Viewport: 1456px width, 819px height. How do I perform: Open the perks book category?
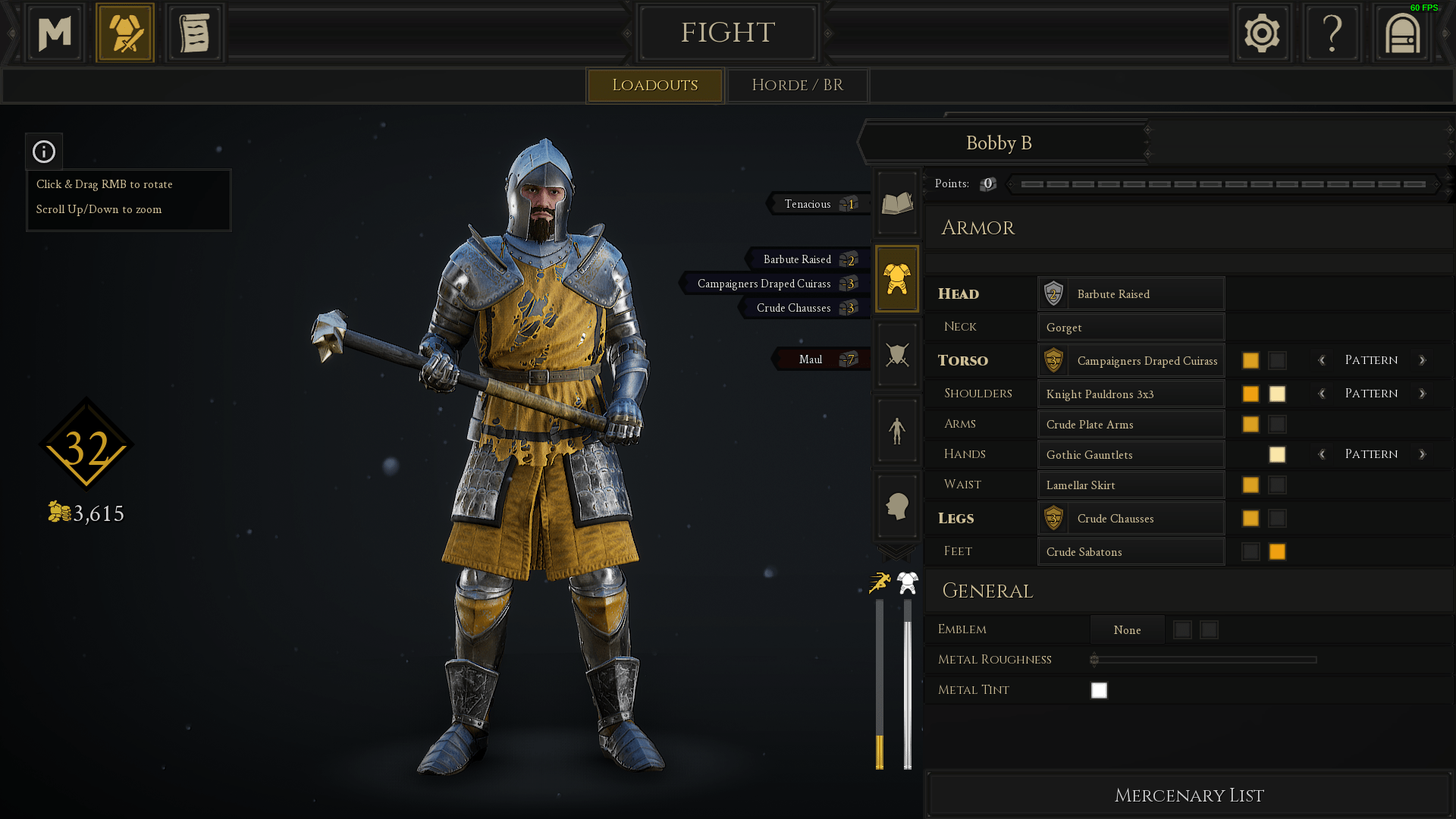[x=897, y=203]
